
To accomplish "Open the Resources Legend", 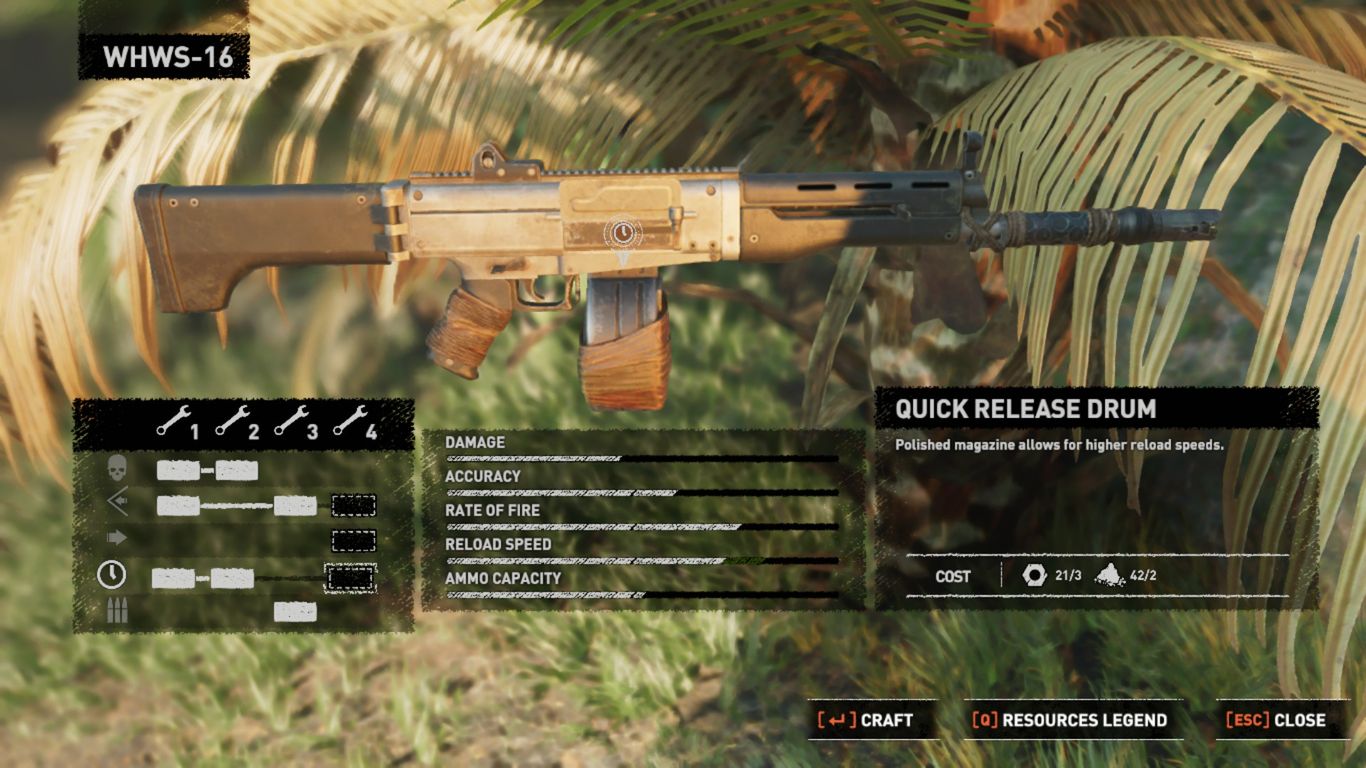I will (1070, 720).
